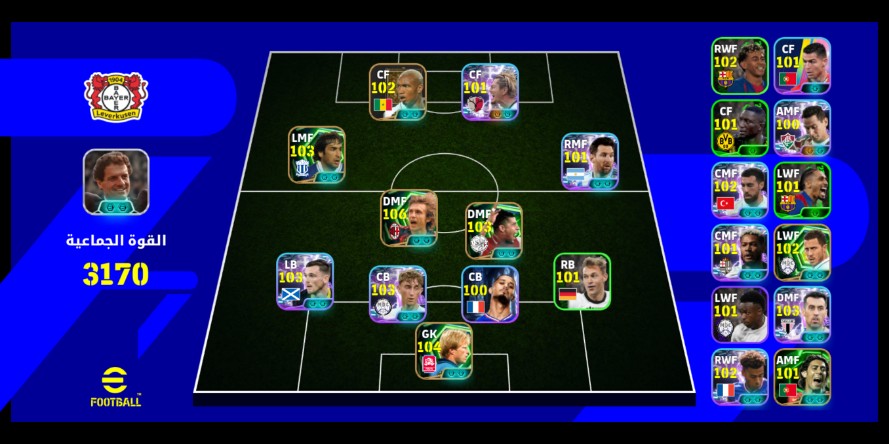Select the GK 104 goalkeeper card
The height and width of the screenshot is (444, 889).
pos(444,351)
